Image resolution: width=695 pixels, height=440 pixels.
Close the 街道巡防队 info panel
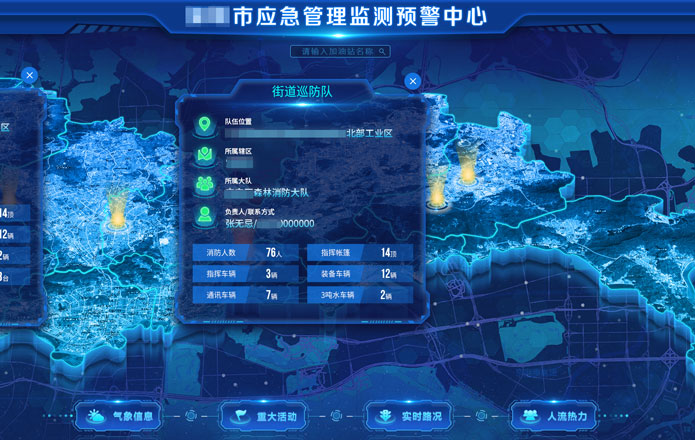(413, 81)
